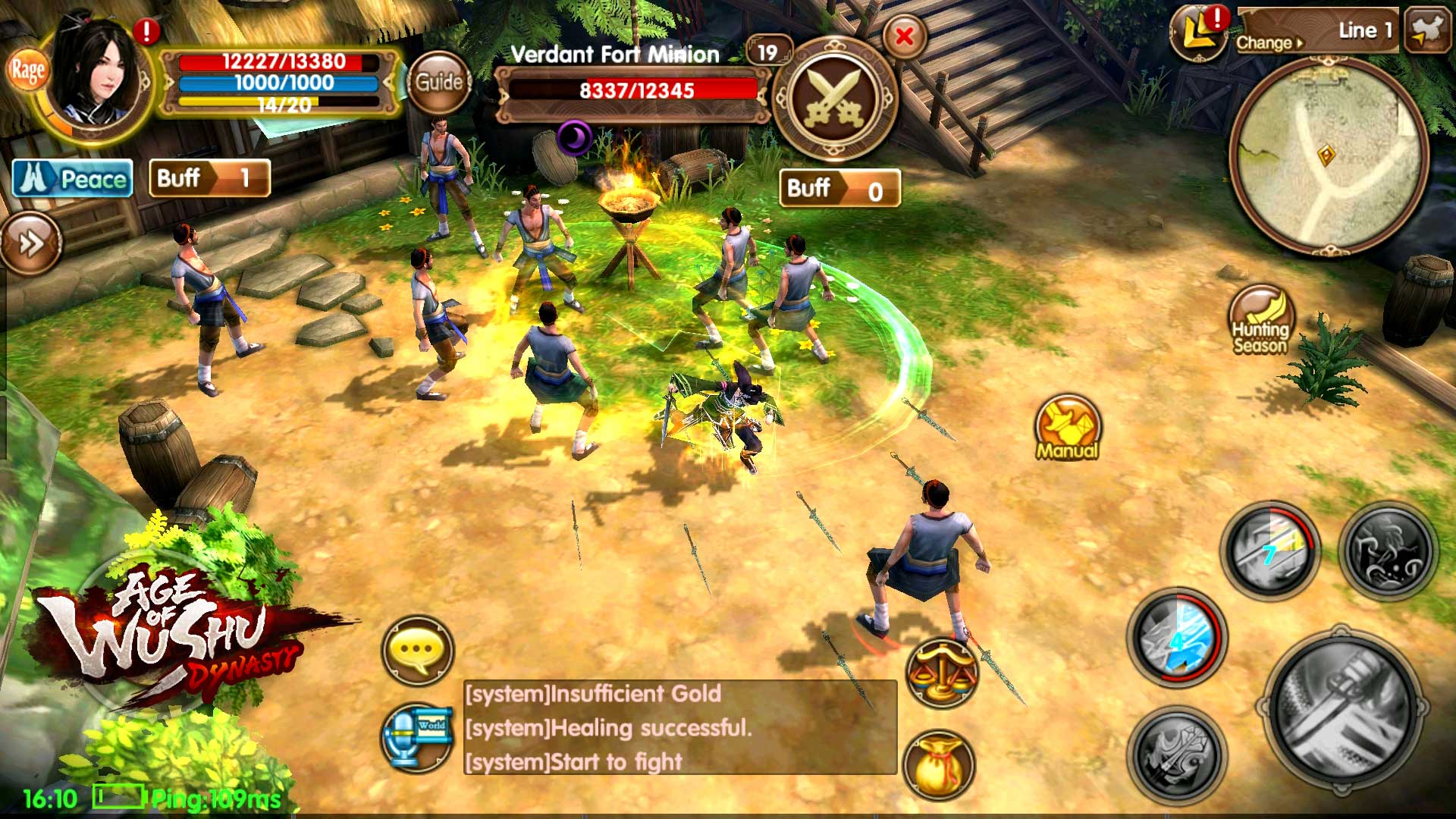Open the Hunting Season event
1456x819 pixels.
pyautogui.click(x=1260, y=320)
